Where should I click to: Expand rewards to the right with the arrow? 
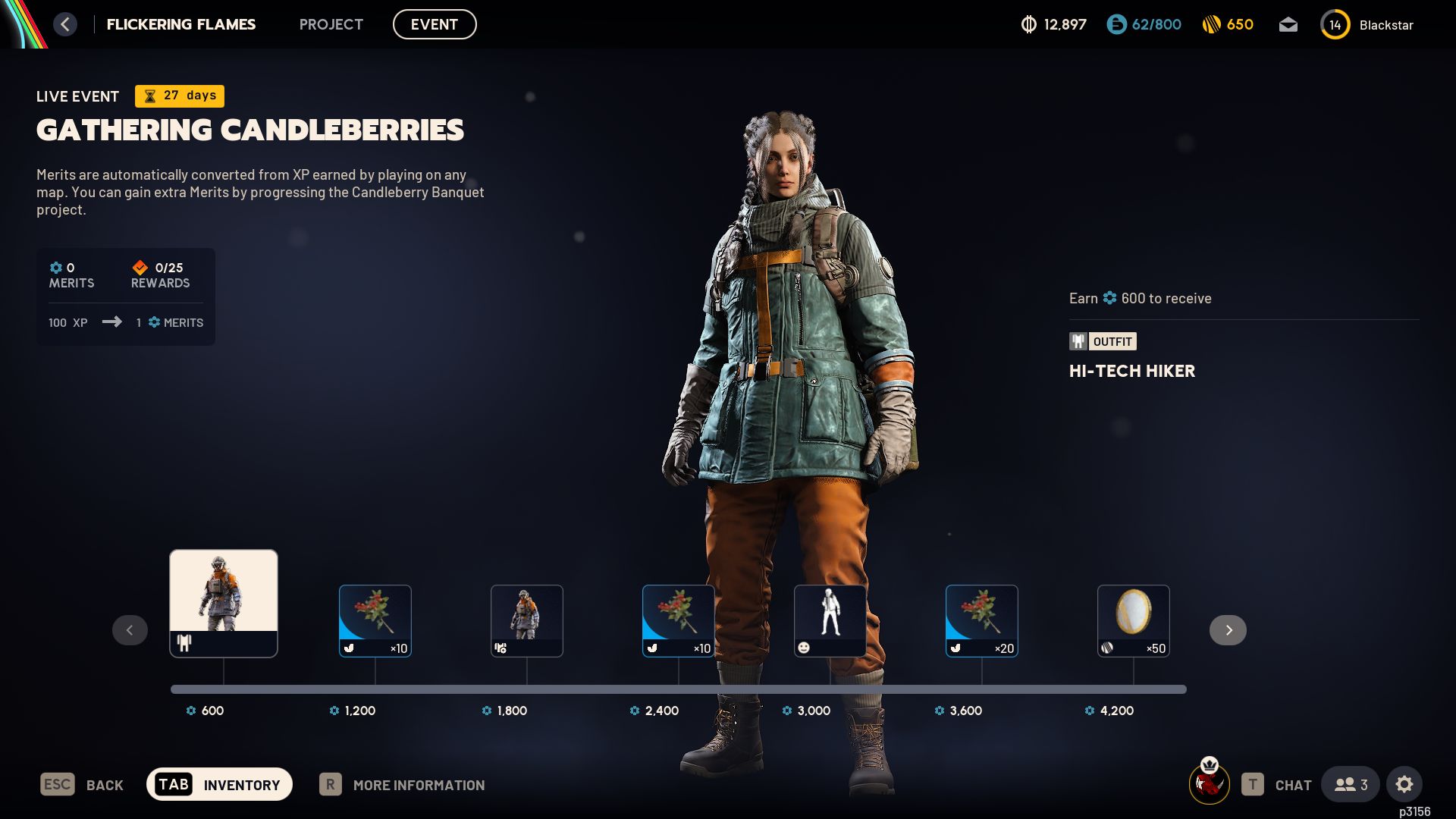(1228, 629)
